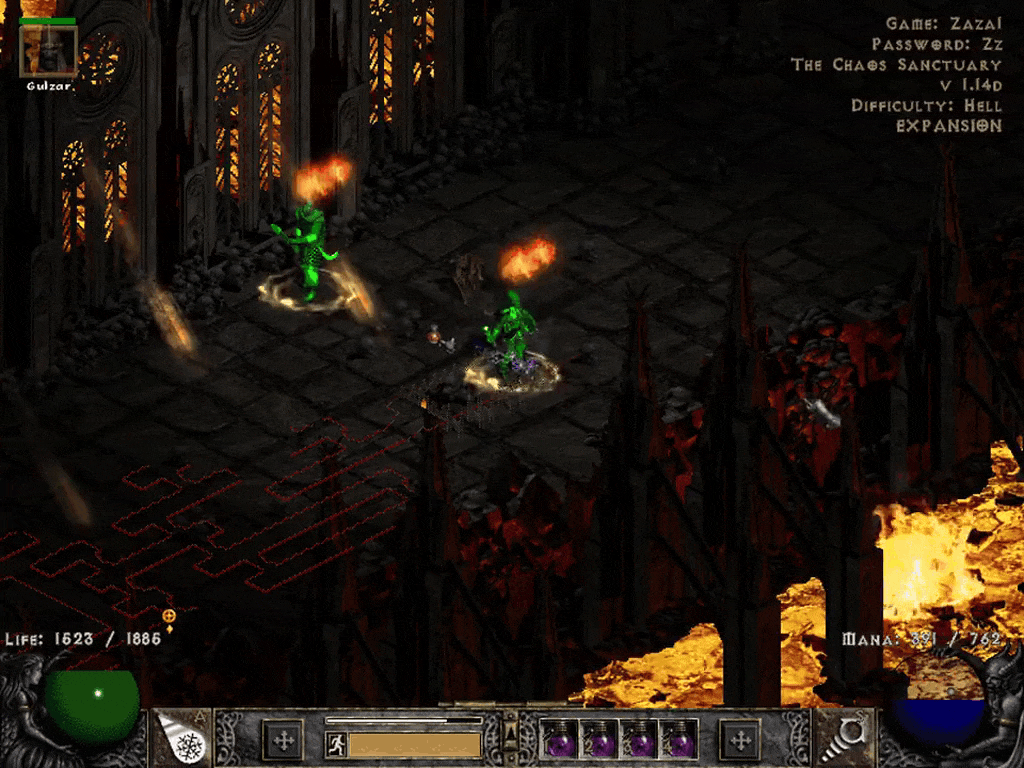Open the left skill selector with snowflake icon
Viewport: 1024px width, 768px height.
click(x=180, y=739)
